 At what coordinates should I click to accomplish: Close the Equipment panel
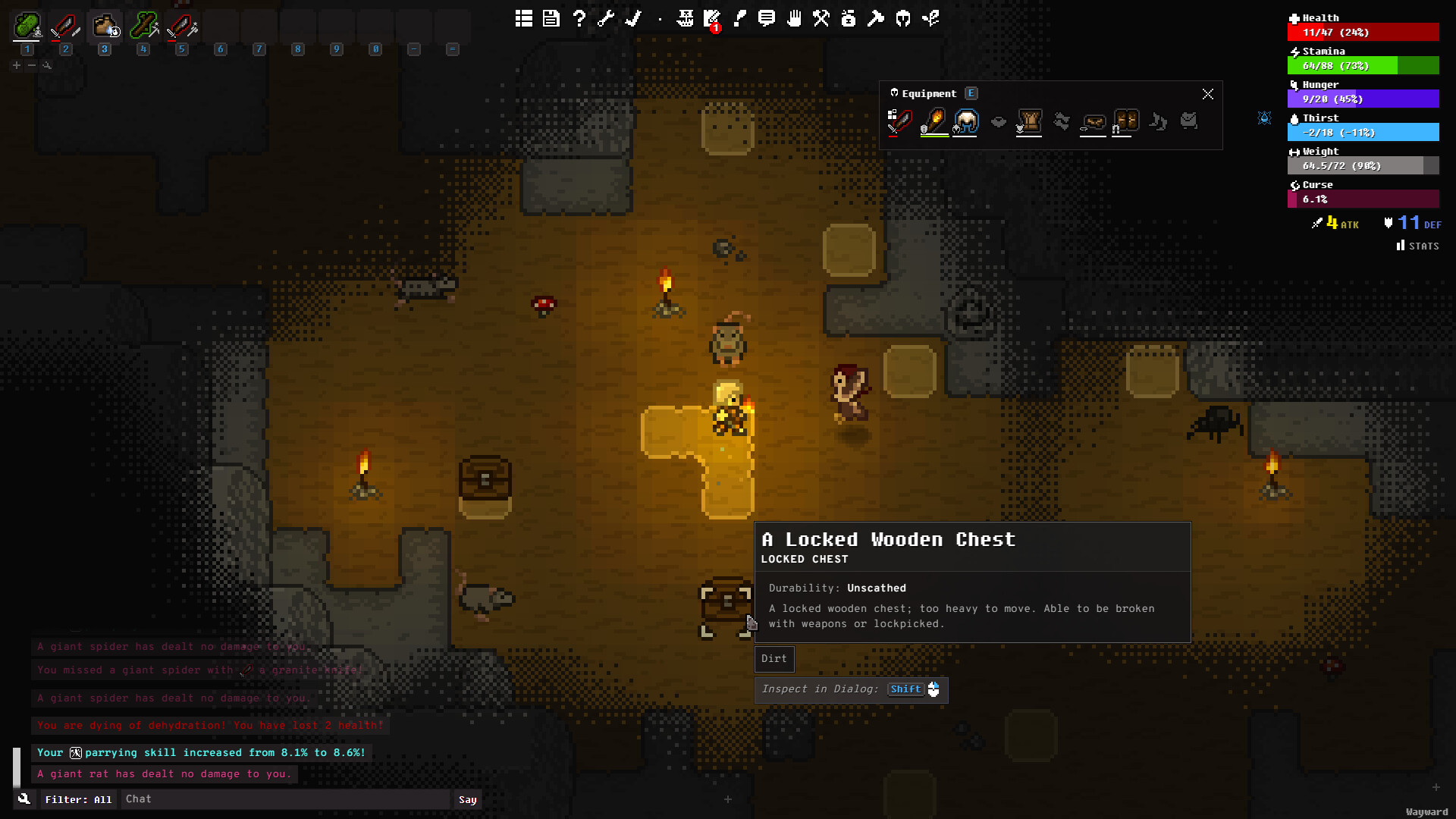[x=1207, y=94]
